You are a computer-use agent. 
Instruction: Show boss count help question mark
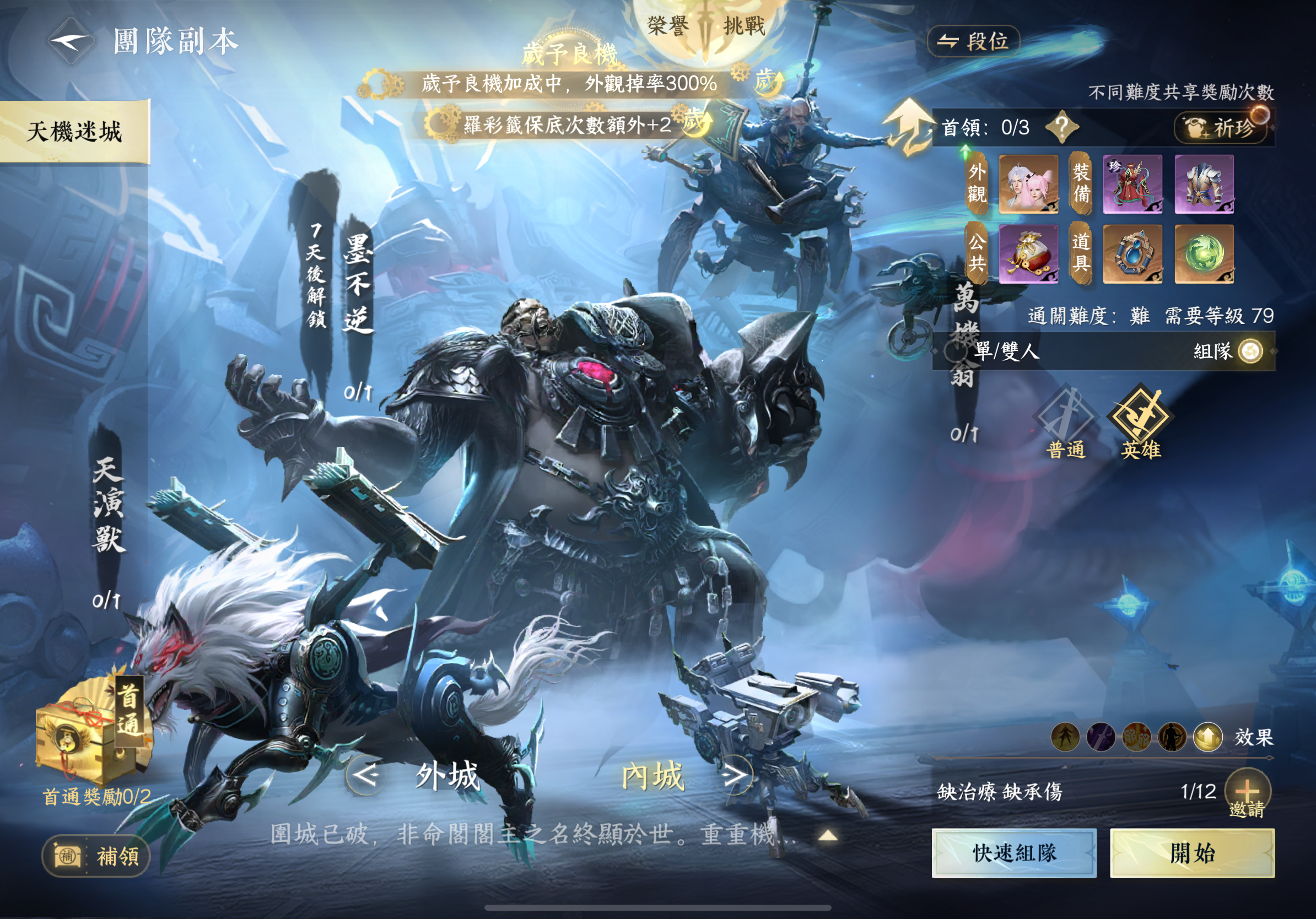(1061, 127)
